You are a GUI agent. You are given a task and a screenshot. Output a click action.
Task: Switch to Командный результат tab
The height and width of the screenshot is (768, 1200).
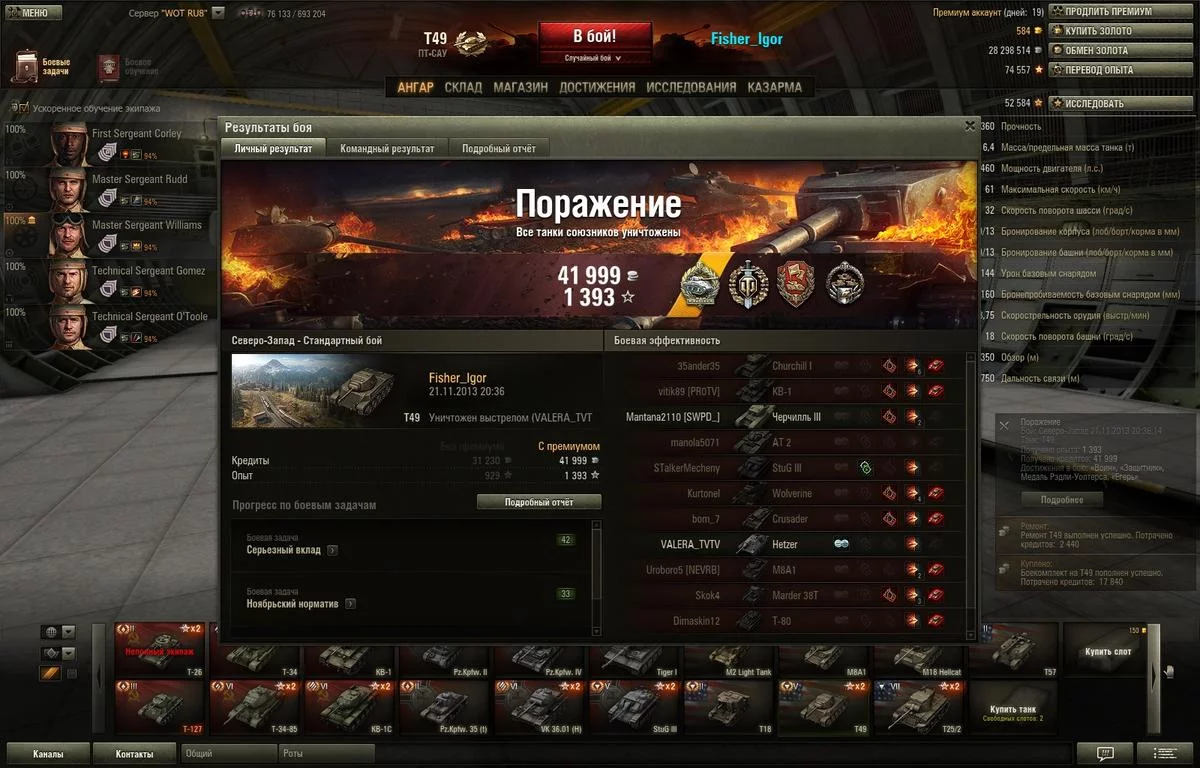pos(387,149)
